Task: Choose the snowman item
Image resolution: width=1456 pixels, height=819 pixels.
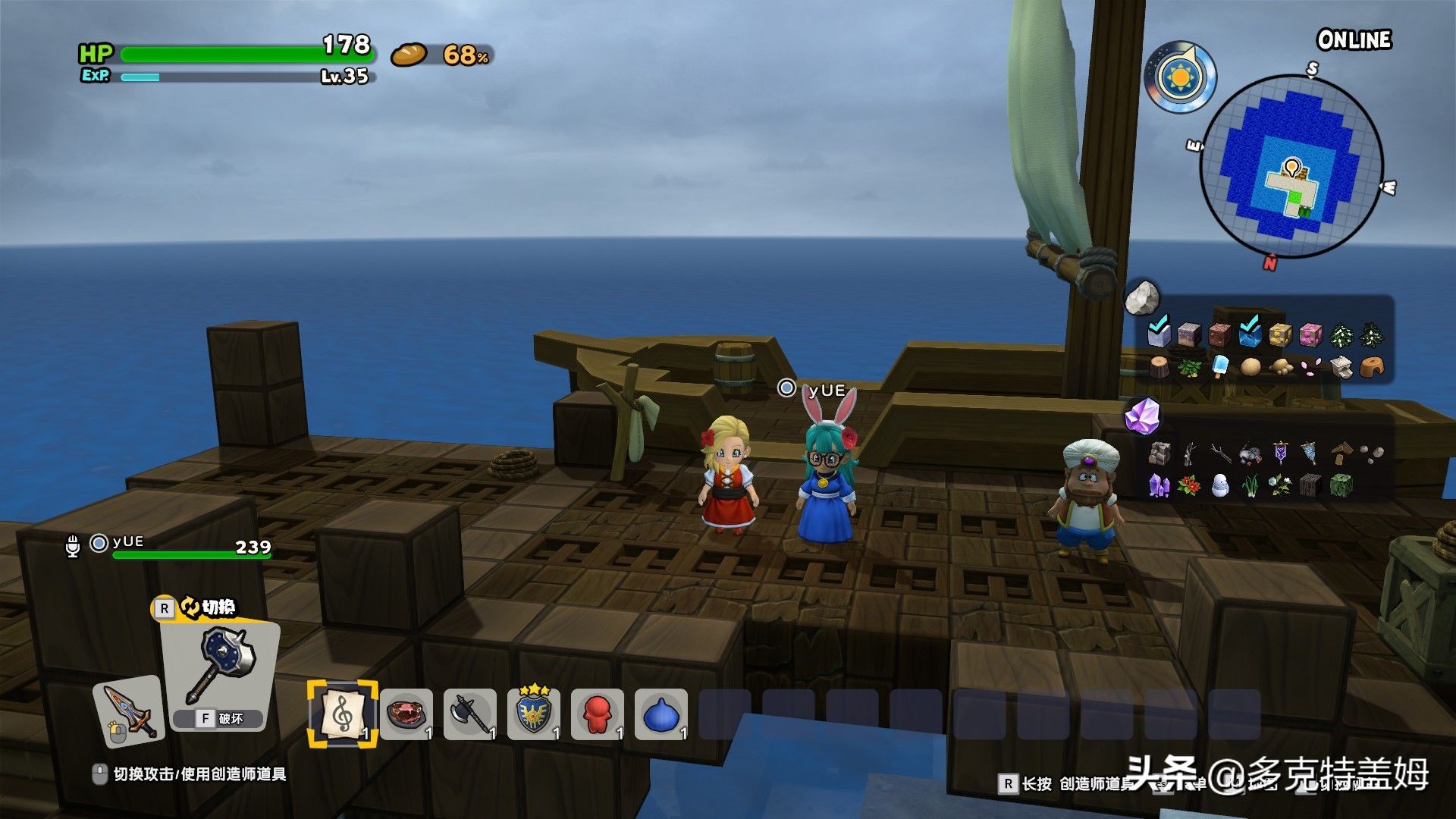Action: click(1219, 485)
